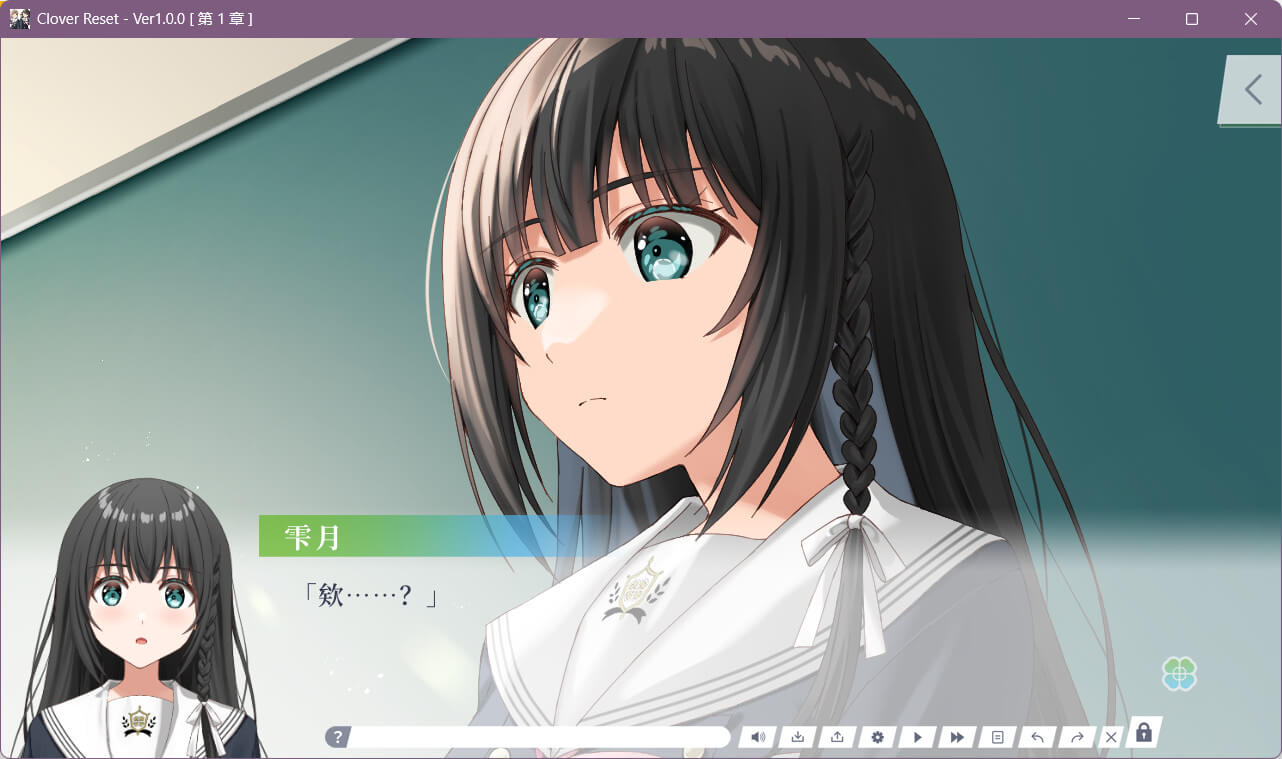This screenshot has height=759, width=1282.
Task: Toggle the padlock toolbar lock
Action: (x=1144, y=733)
